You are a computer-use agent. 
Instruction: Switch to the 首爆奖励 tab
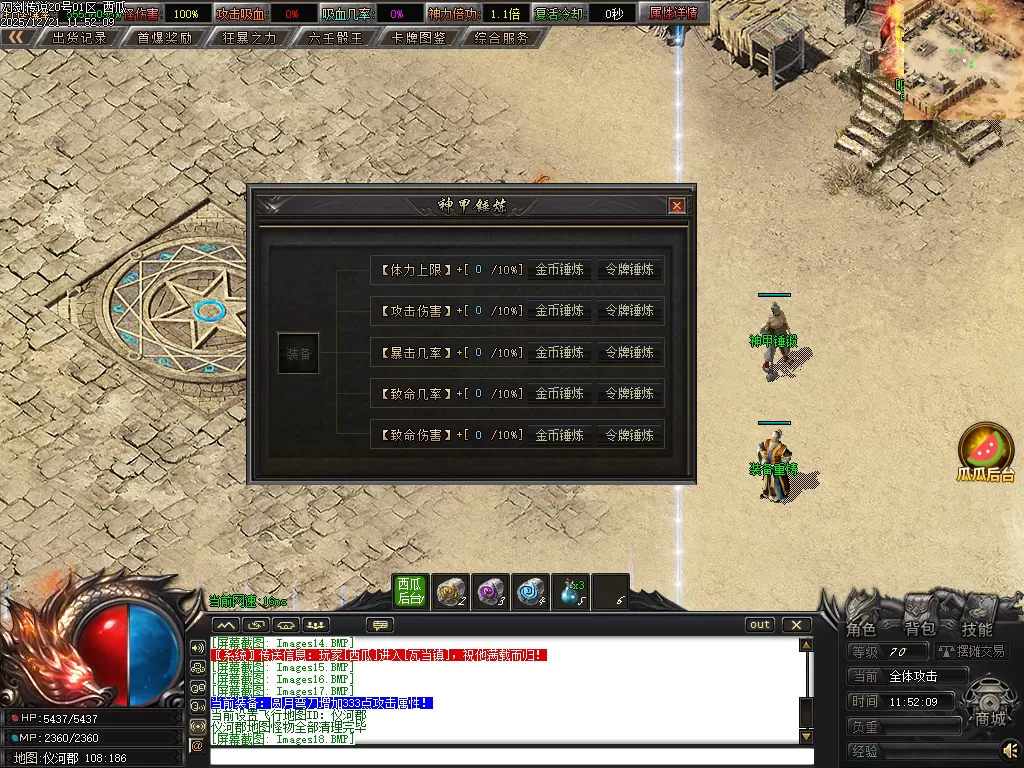164,38
